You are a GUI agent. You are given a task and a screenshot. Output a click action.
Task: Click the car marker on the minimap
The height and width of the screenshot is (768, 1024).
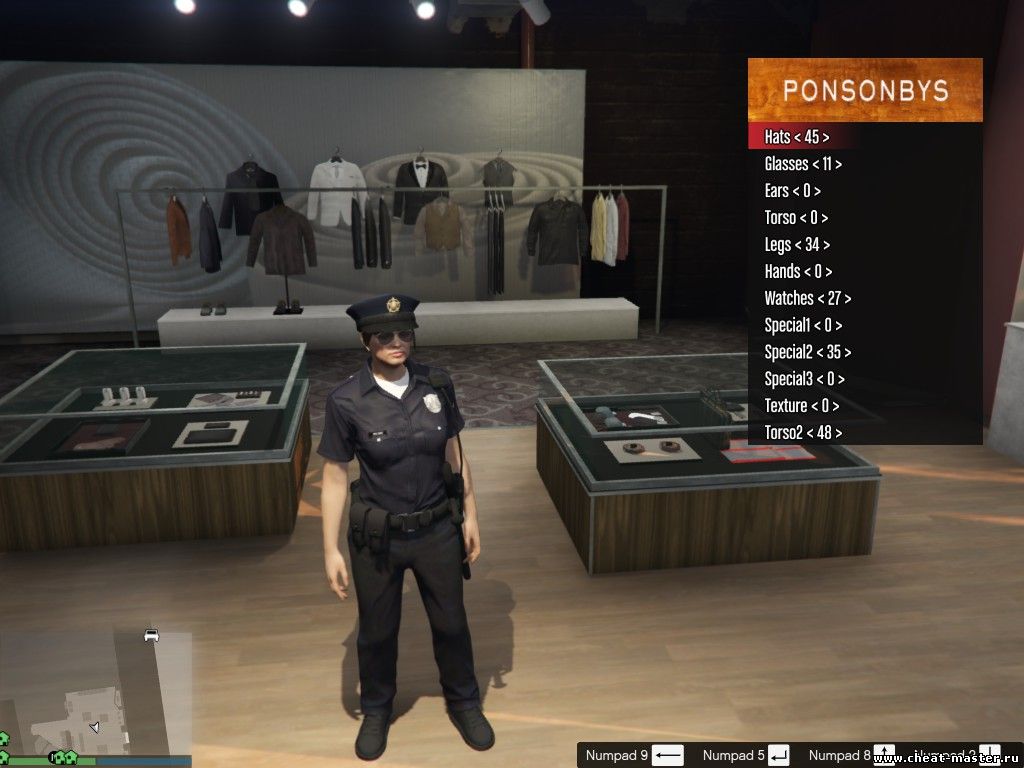(151, 635)
